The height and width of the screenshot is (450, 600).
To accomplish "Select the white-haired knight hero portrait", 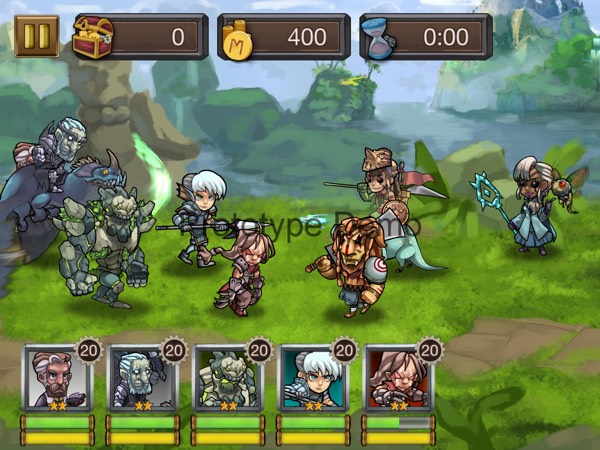I will (x=313, y=379).
